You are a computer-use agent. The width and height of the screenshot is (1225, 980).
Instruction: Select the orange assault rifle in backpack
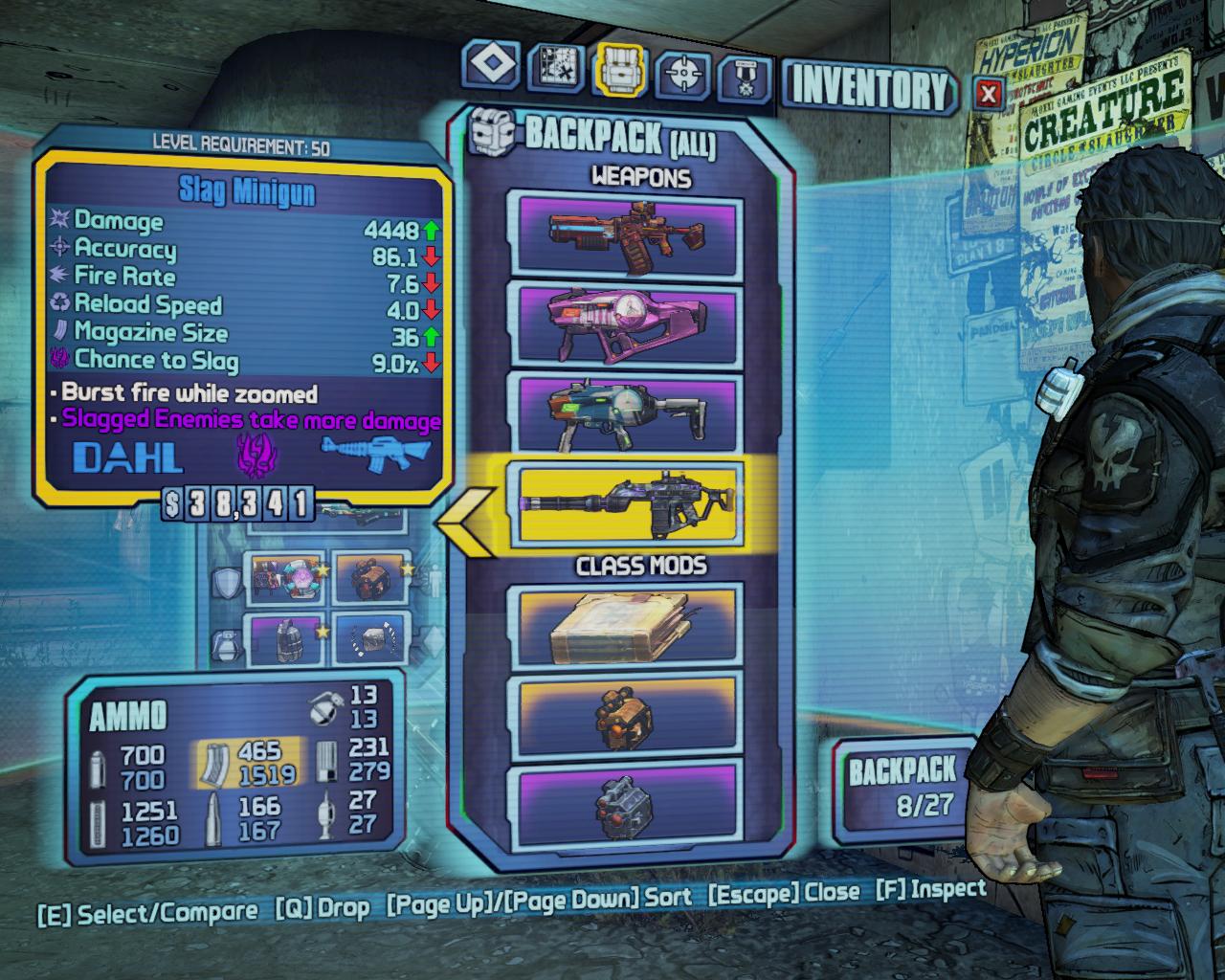pyautogui.click(x=629, y=233)
